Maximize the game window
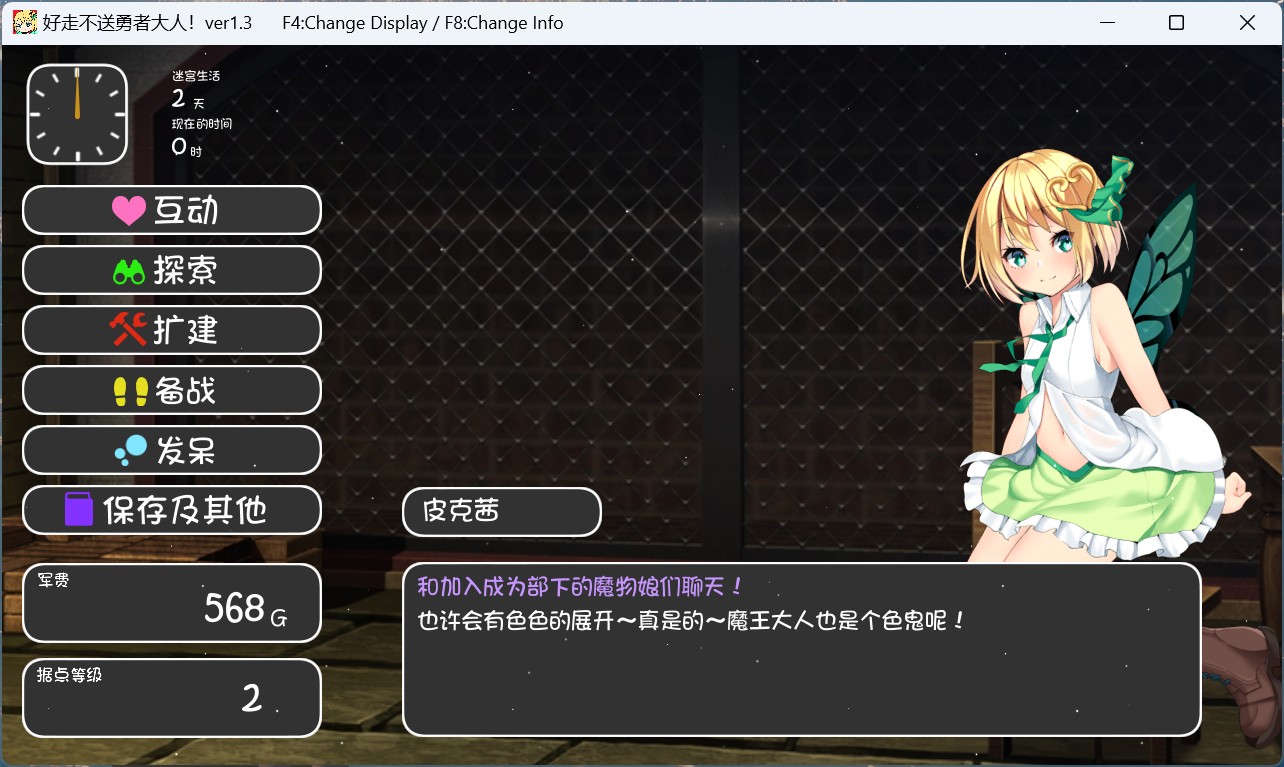This screenshot has width=1284, height=767. [x=1176, y=22]
